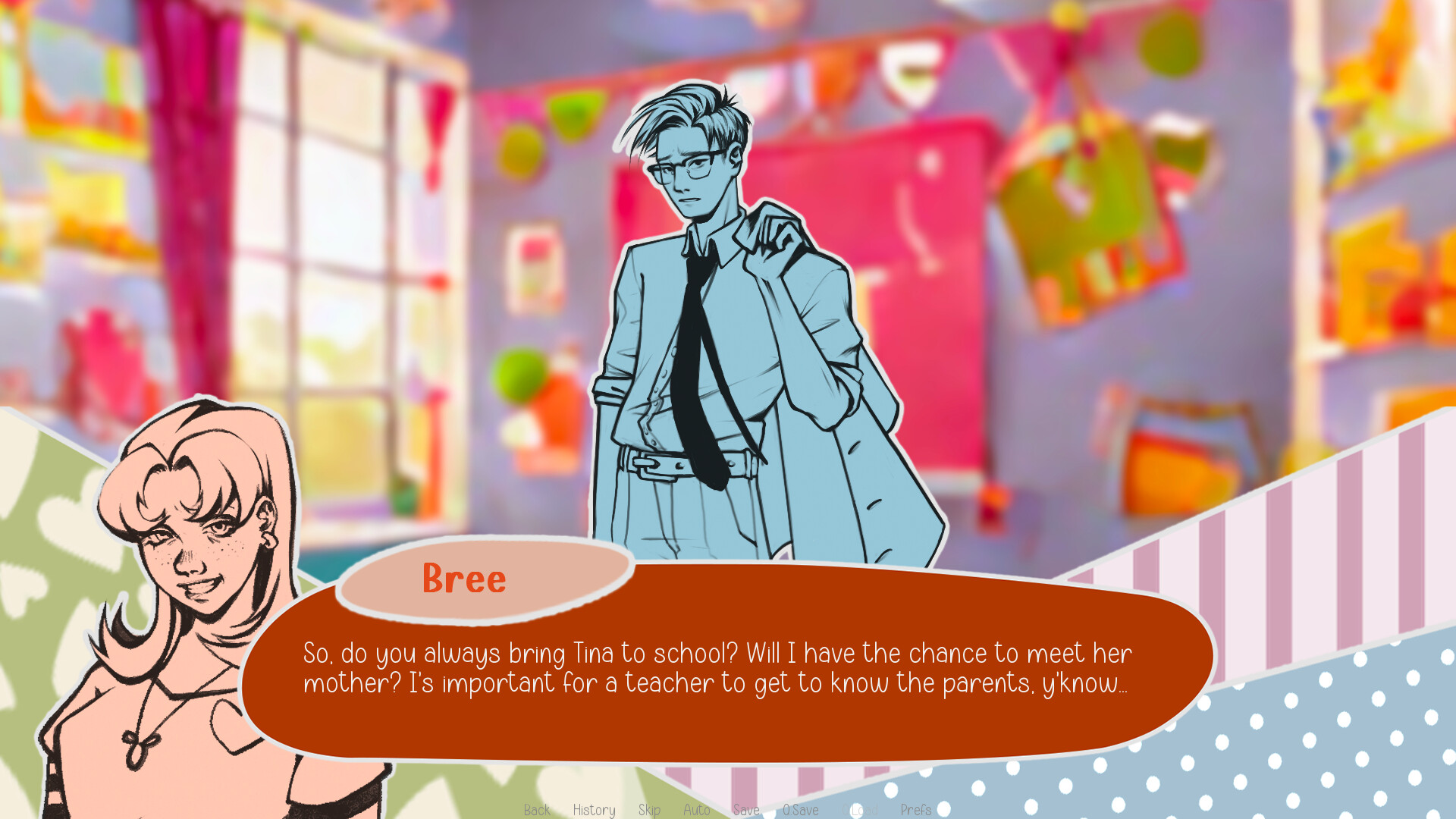Click the Bree speaker nameplate
Viewport: 1456px width, 819px height.
tap(465, 580)
